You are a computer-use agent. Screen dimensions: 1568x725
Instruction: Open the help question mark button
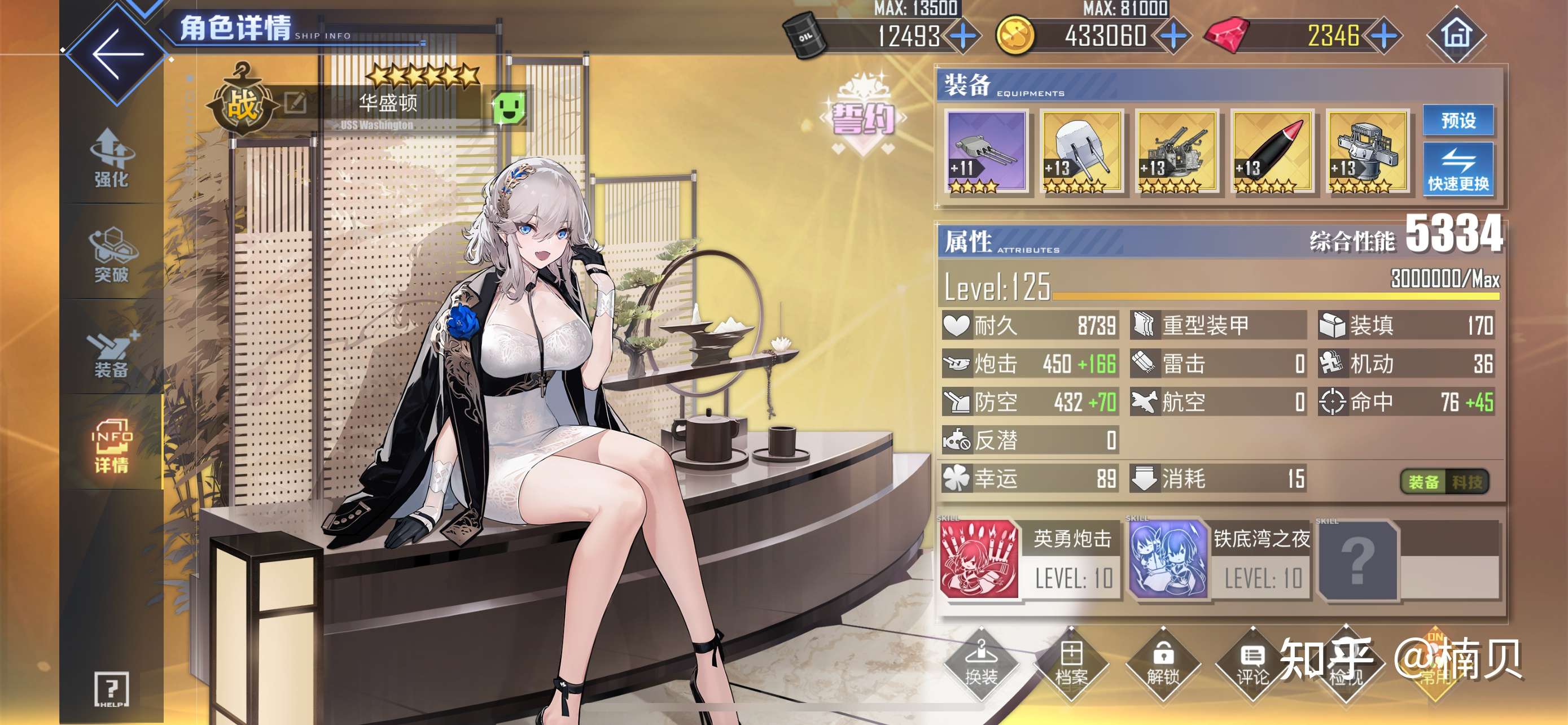tap(111, 689)
